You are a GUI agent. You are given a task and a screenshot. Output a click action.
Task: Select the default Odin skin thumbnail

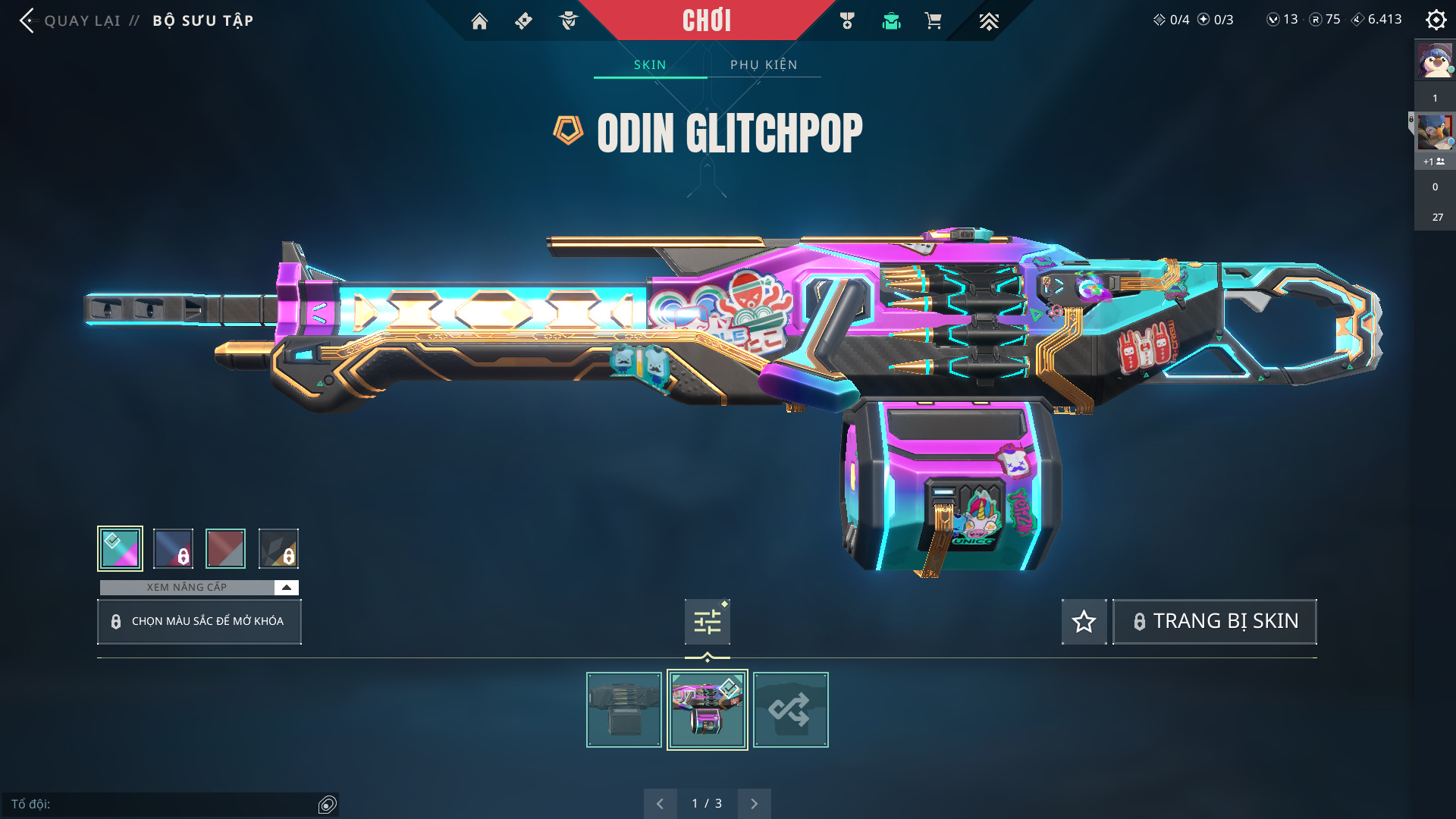tap(624, 710)
